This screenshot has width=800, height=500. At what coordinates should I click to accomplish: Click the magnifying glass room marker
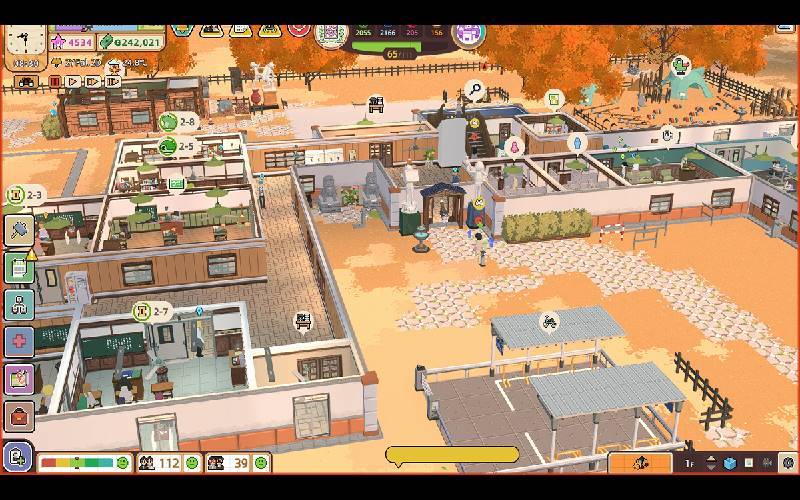tap(475, 91)
